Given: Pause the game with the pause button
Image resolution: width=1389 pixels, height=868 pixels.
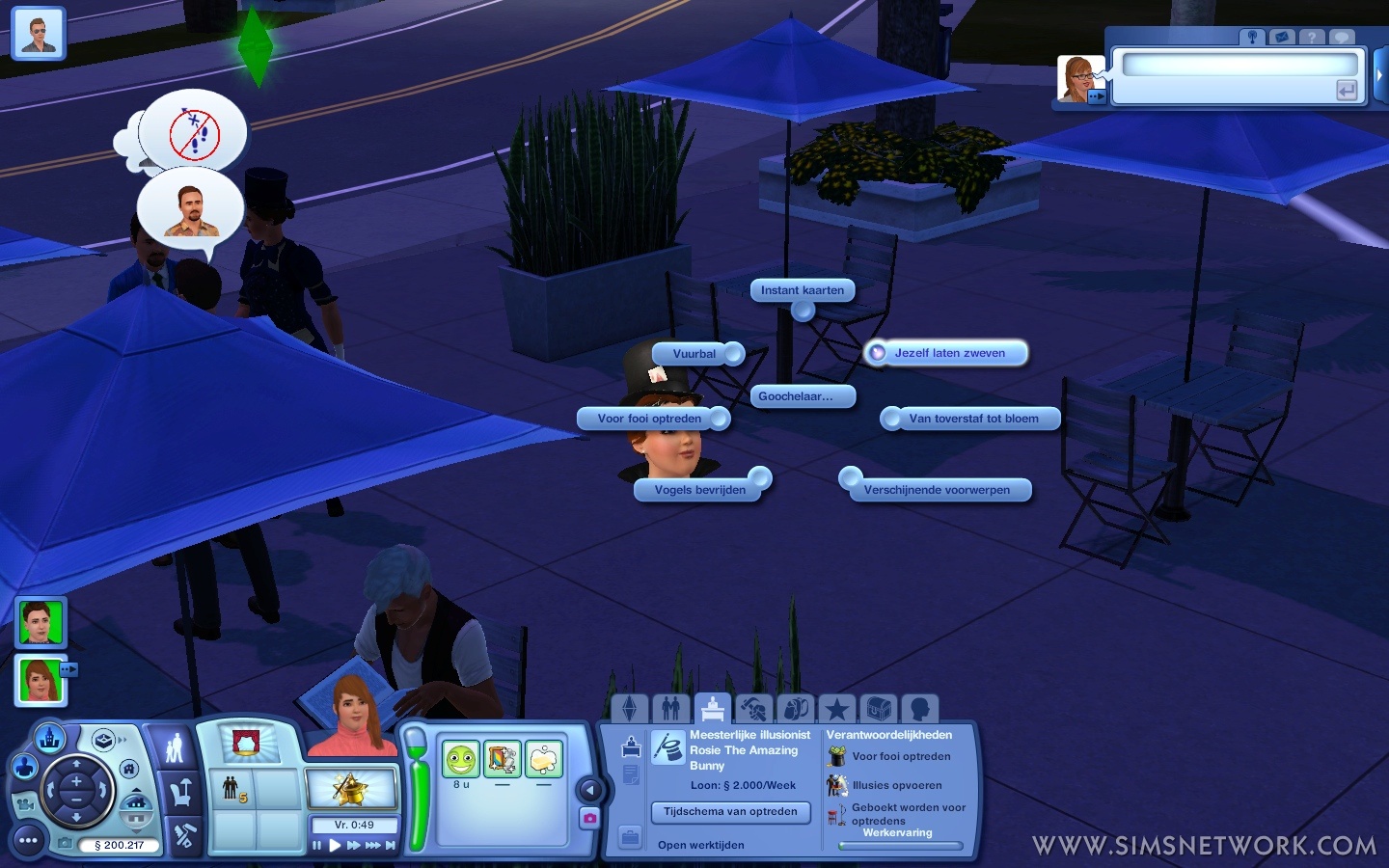Looking at the screenshot, I should click(316, 846).
